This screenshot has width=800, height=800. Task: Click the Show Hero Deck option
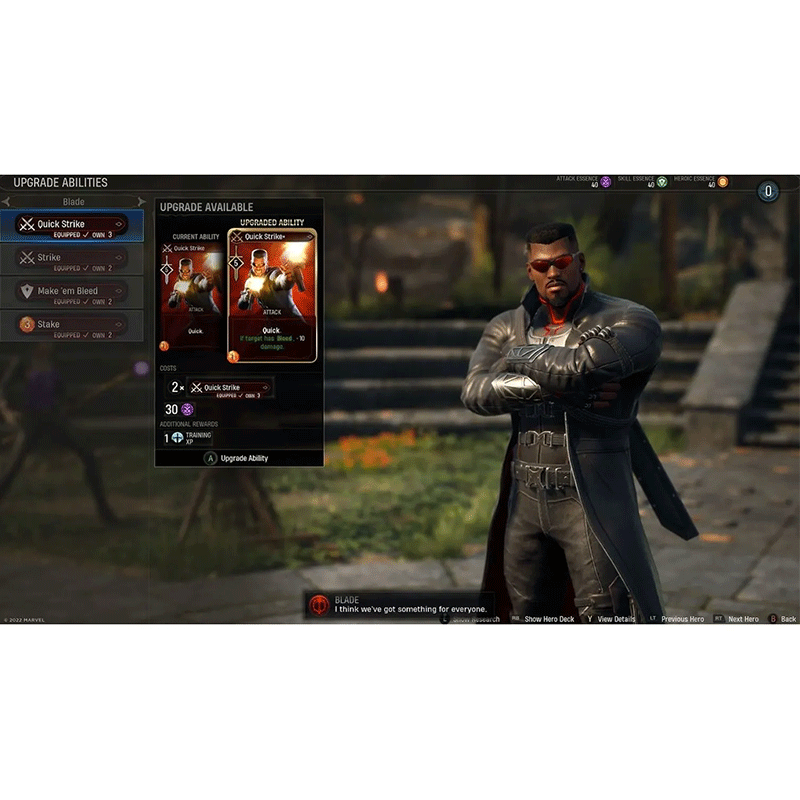click(548, 619)
